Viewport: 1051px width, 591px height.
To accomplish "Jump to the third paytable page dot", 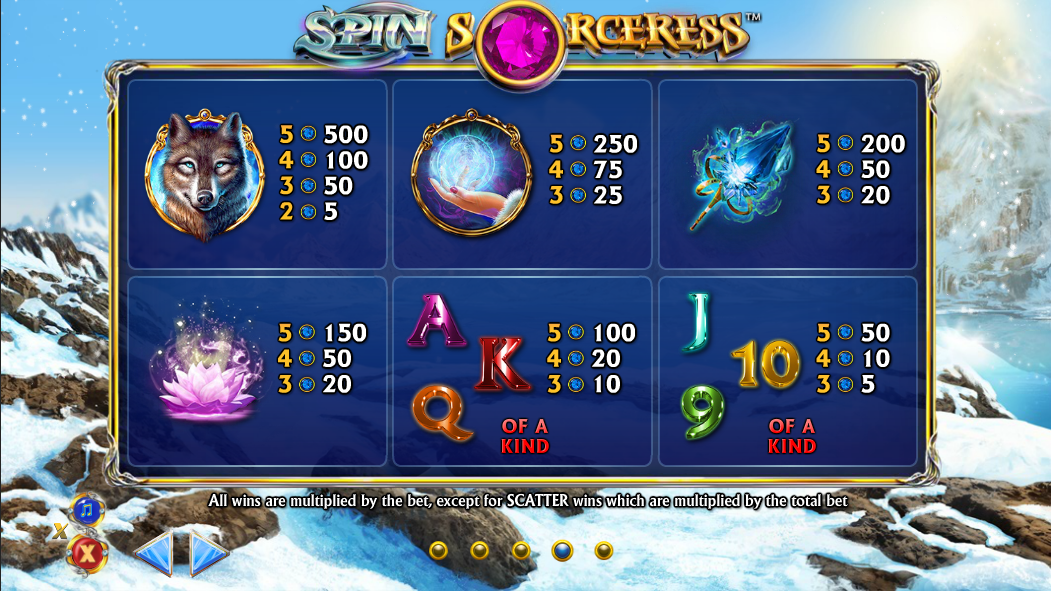I will point(520,550).
